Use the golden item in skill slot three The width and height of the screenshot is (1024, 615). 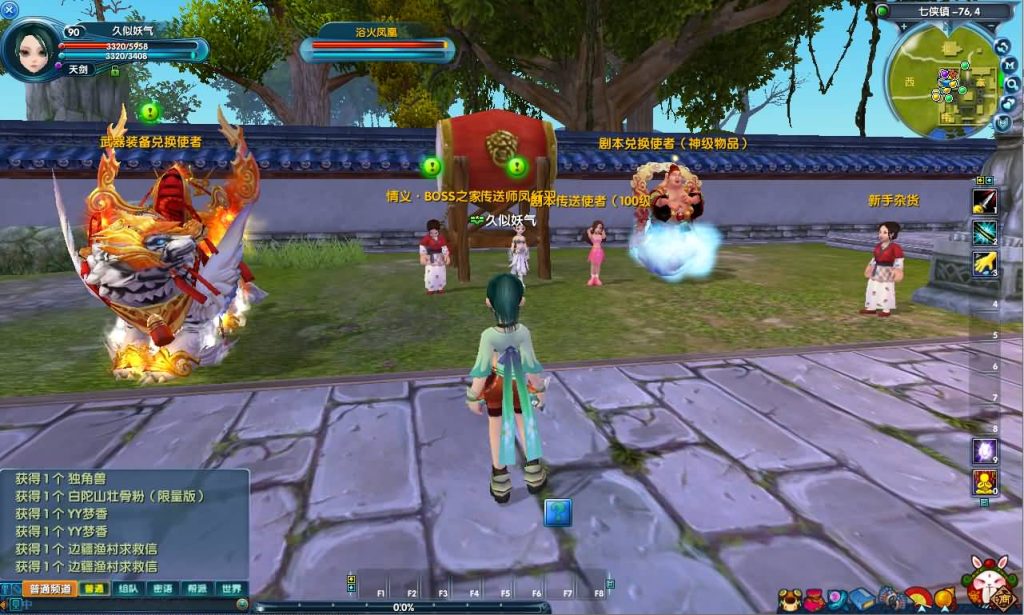click(x=984, y=263)
